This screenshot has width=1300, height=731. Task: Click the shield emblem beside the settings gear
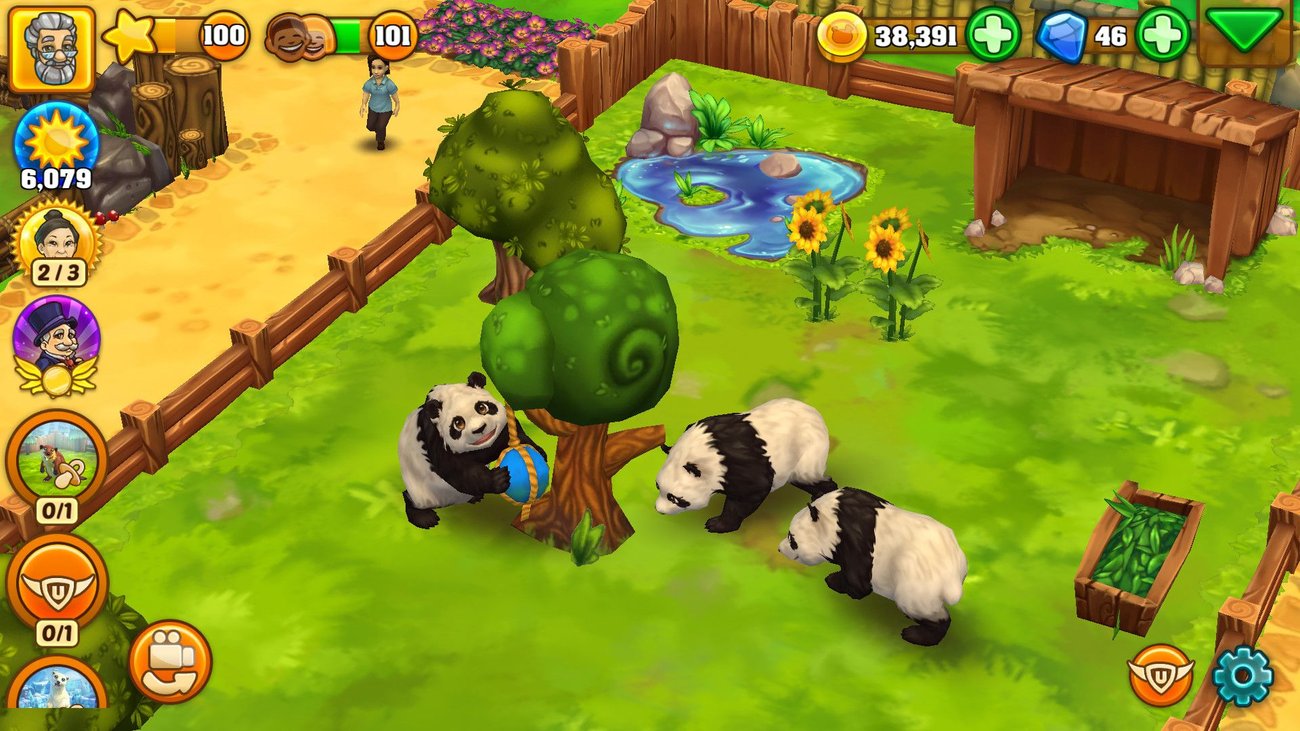click(1163, 675)
